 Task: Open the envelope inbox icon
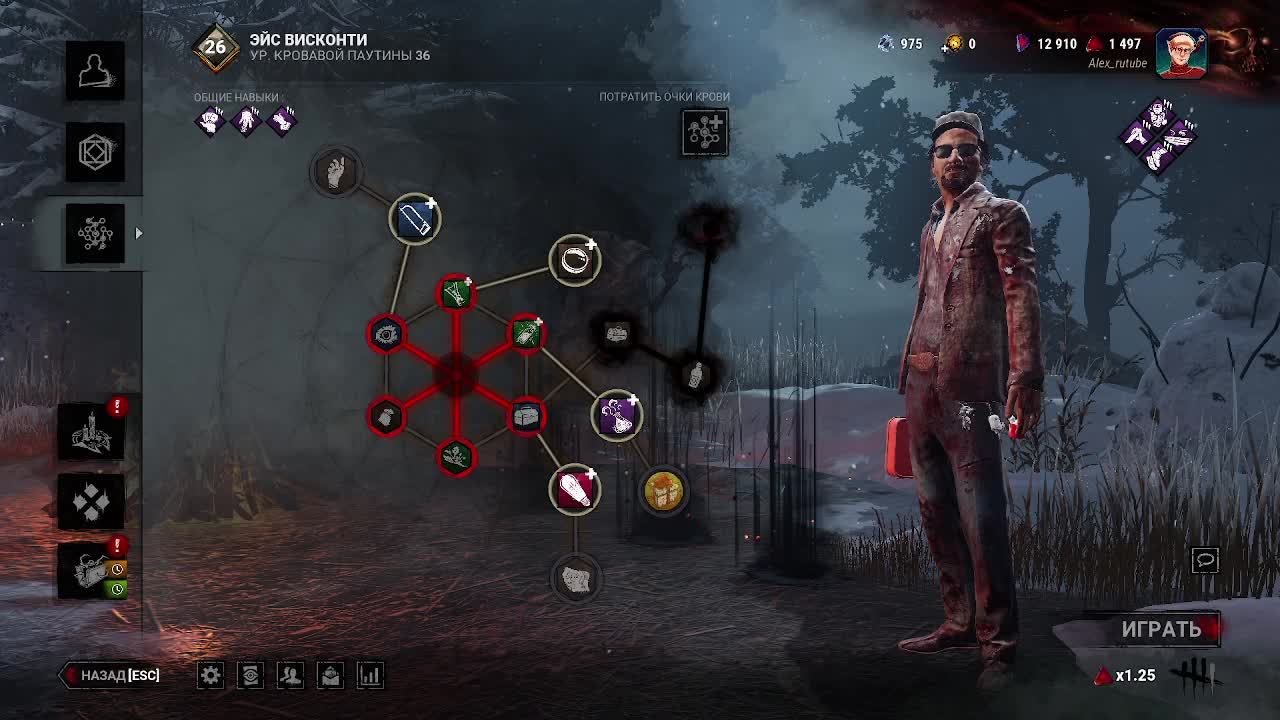click(330, 675)
